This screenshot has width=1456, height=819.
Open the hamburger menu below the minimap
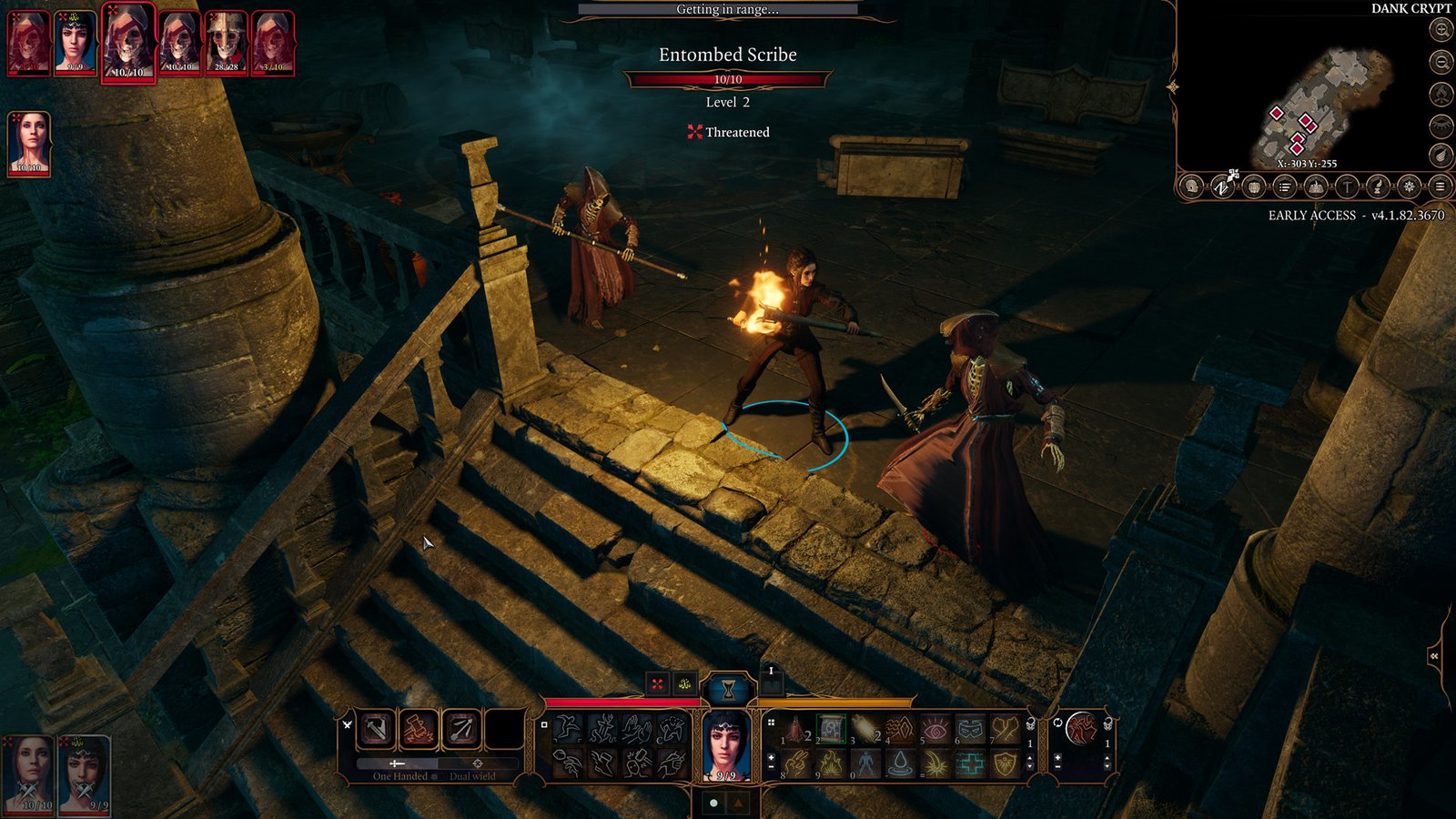(1439, 188)
